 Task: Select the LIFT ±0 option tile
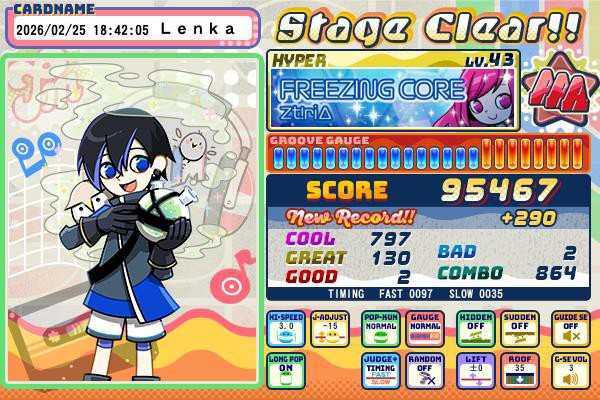click(x=475, y=371)
